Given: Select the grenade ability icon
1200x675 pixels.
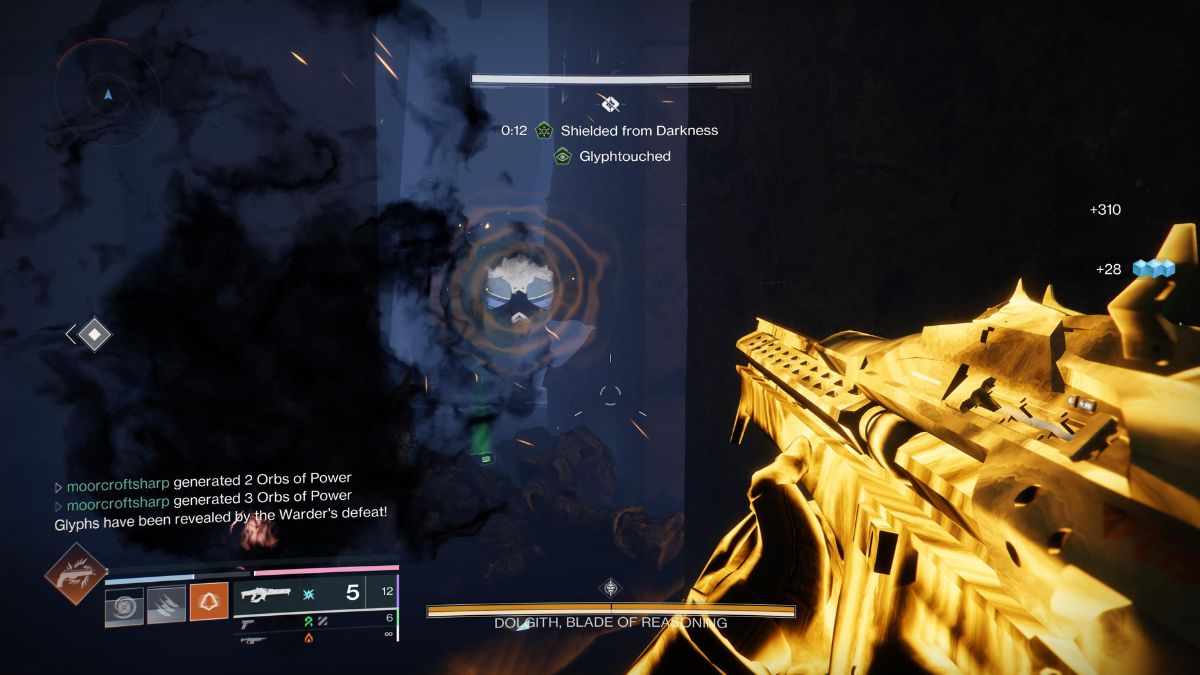Looking at the screenshot, I should (x=124, y=606).
